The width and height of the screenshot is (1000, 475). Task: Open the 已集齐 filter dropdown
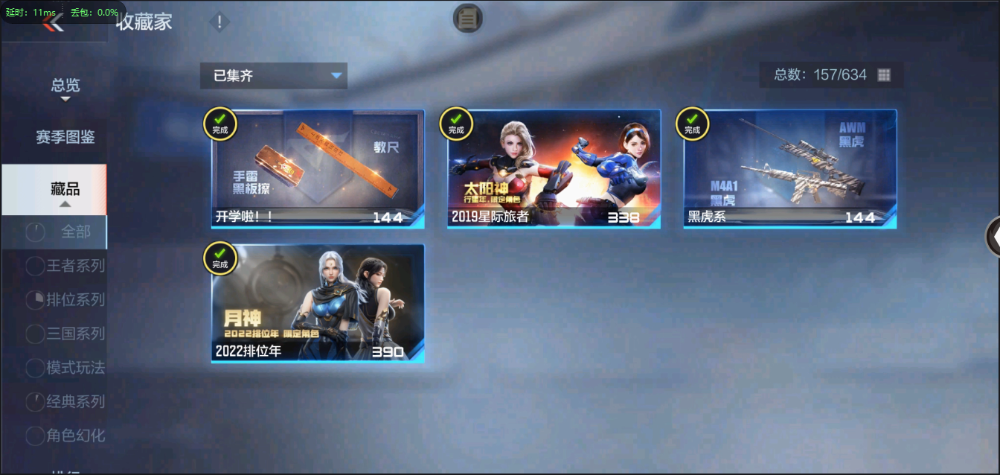click(273, 76)
